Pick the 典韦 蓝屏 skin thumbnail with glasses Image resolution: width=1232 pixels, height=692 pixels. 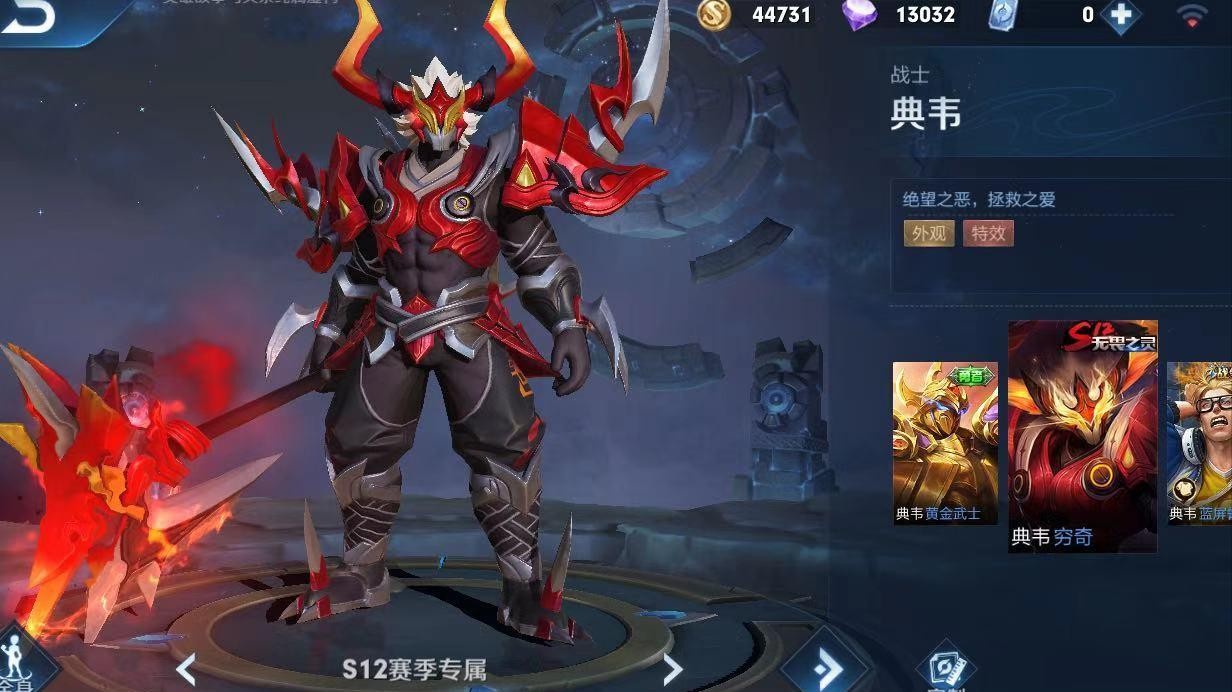coord(1199,442)
